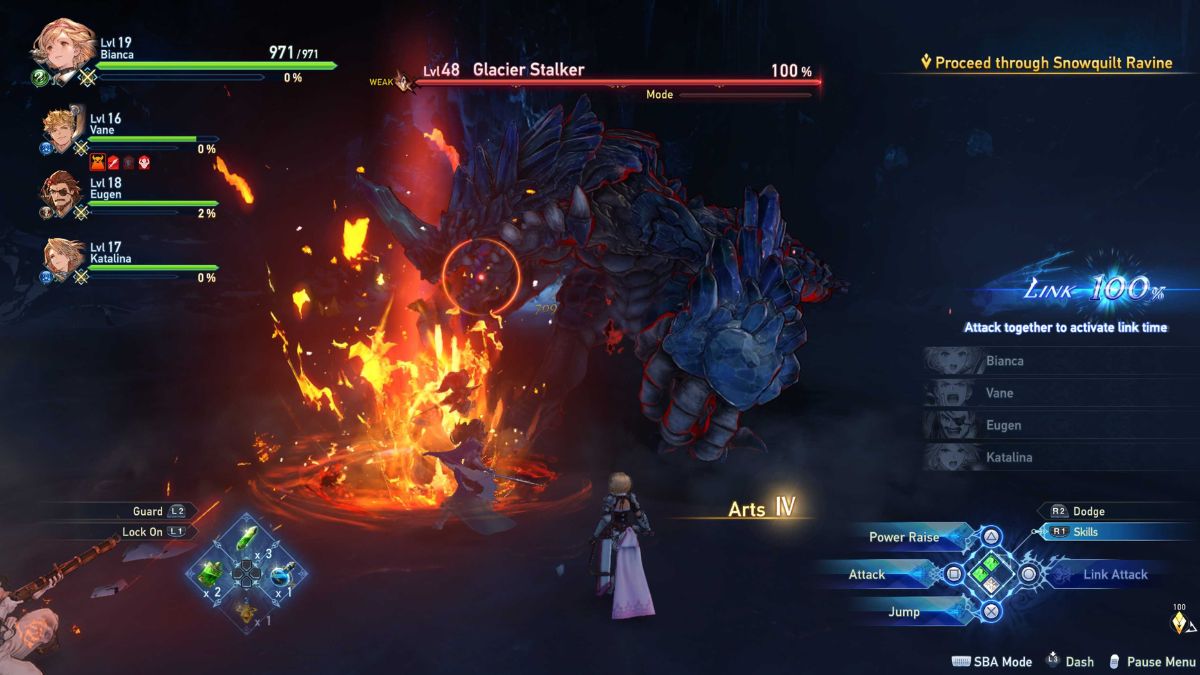Select Vane's party portrait
Screen dimensions: 1200x675
coord(62,131)
